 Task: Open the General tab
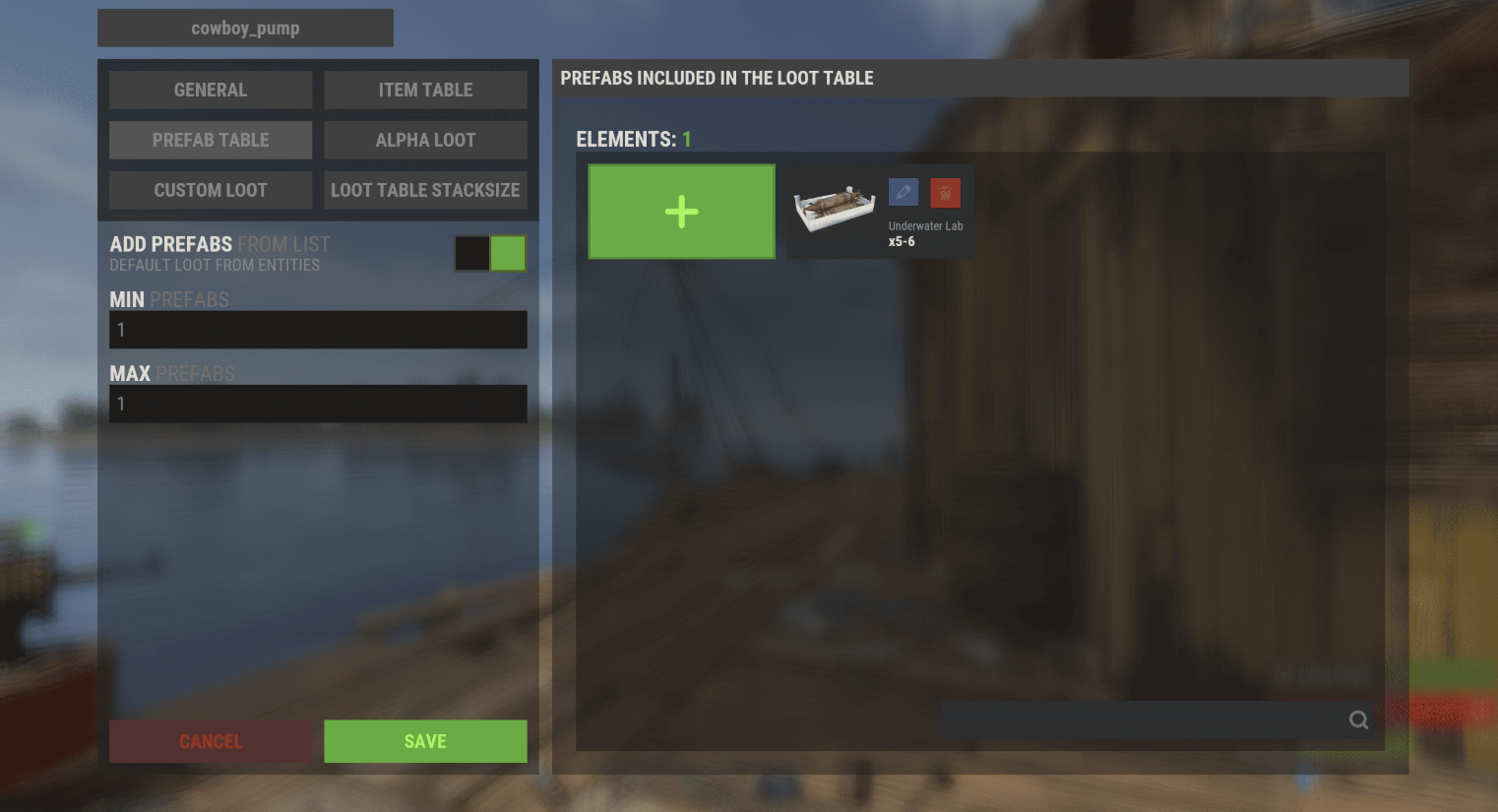[x=211, y=90]
